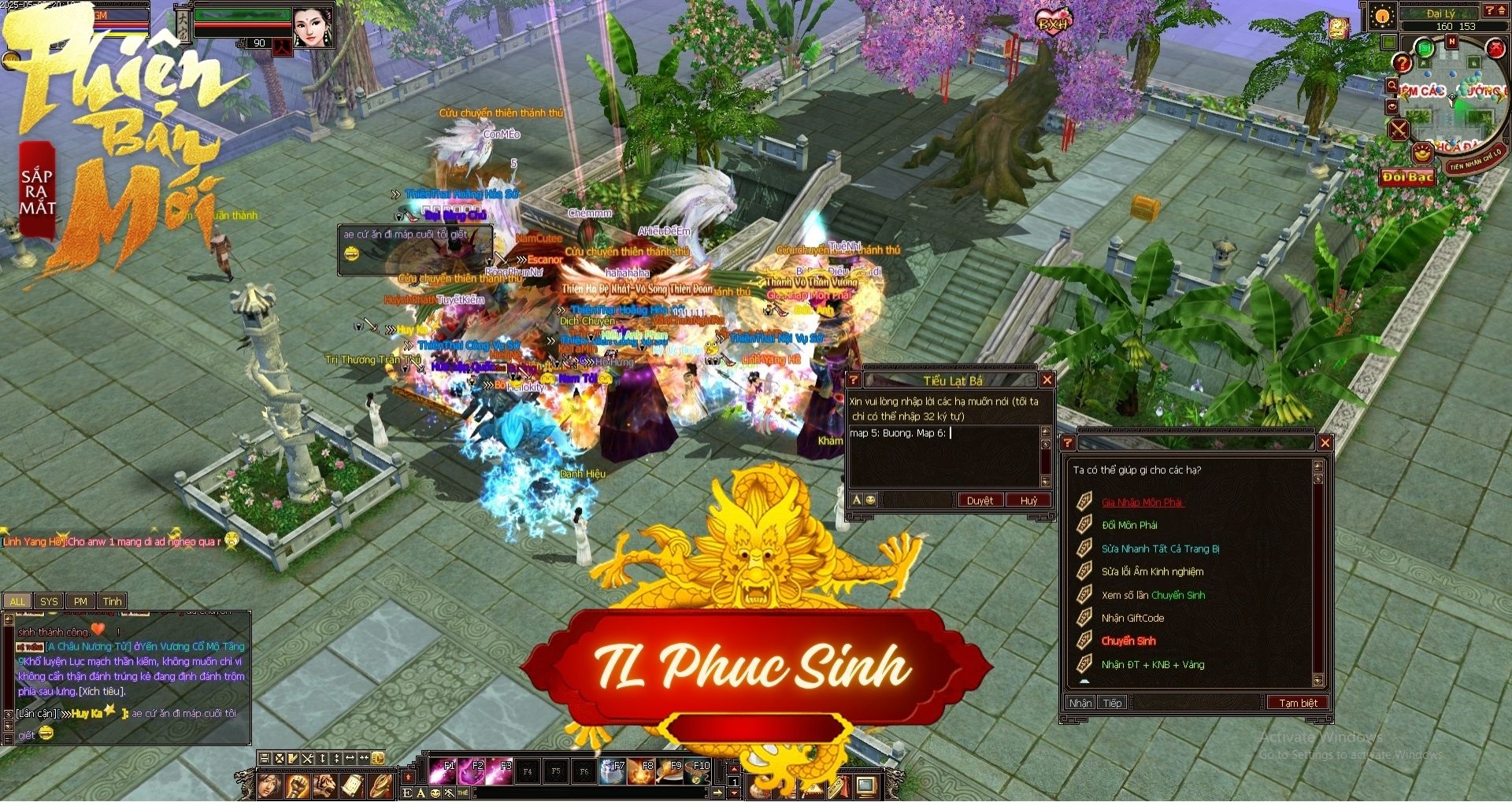
Task: Confirm the message with "Duyệt"
Action: click(980, 501)
